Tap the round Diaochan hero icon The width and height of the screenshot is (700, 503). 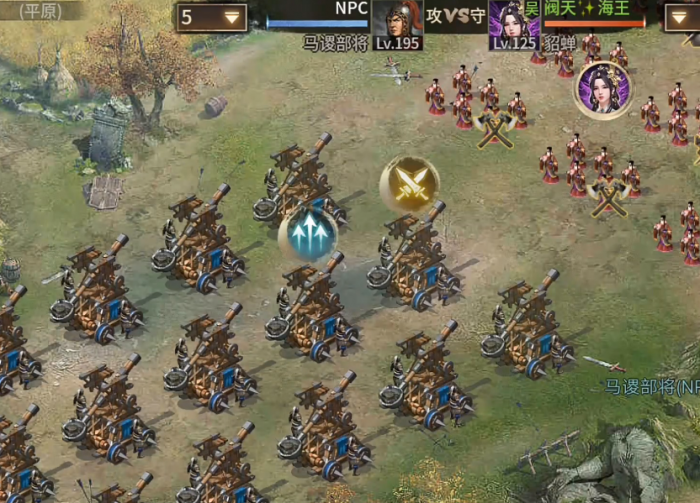click(x=602, y=90)
